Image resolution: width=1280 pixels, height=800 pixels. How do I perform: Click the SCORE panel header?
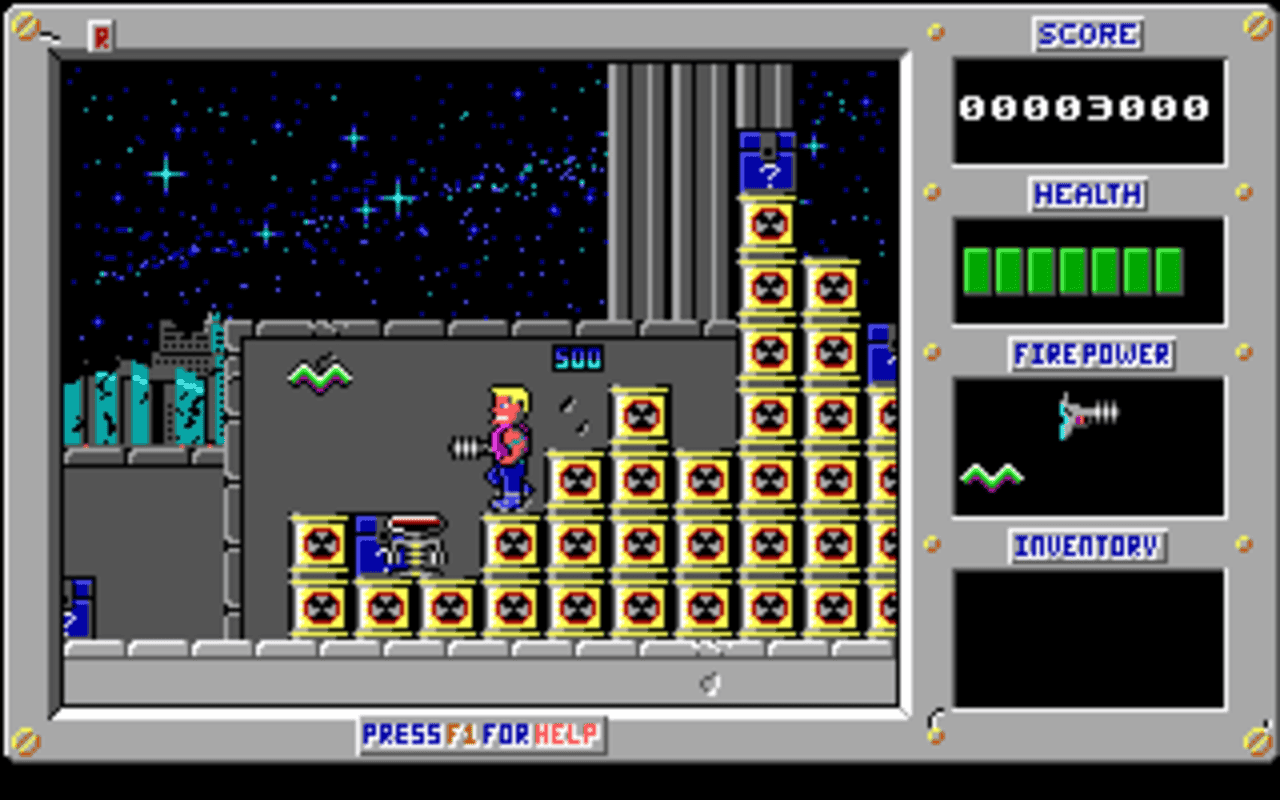click(x=1087, y=33)
